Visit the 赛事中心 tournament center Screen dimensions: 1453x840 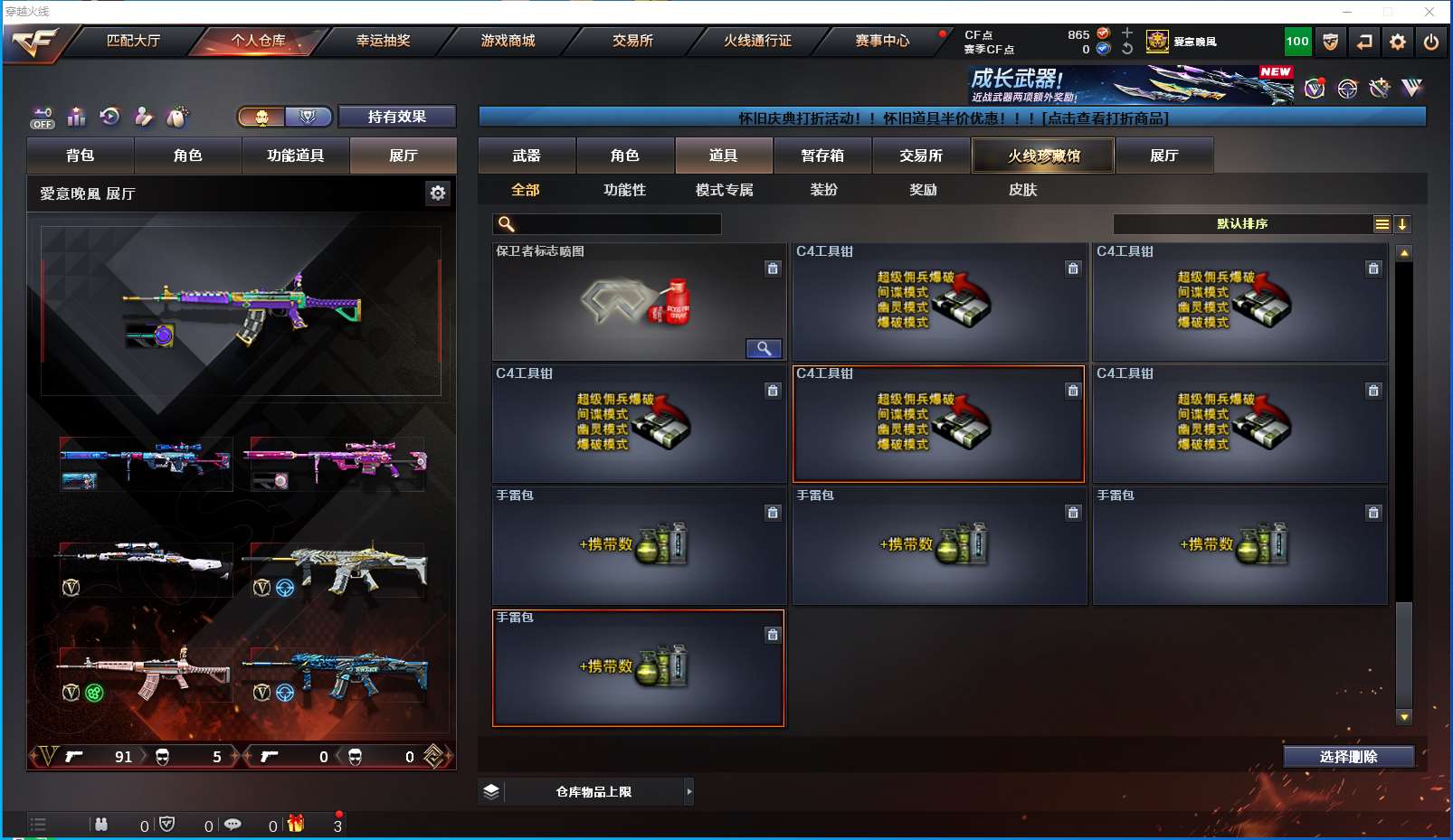882,41
